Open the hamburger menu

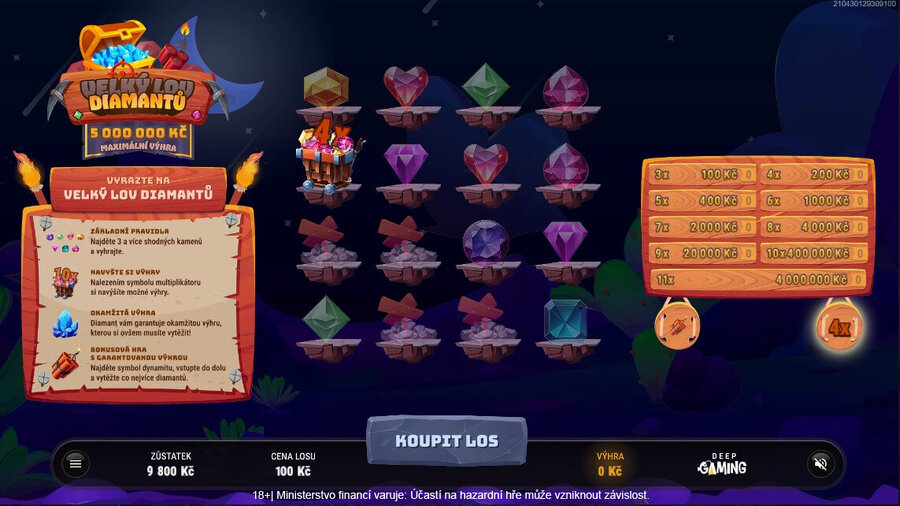point(76,464)
